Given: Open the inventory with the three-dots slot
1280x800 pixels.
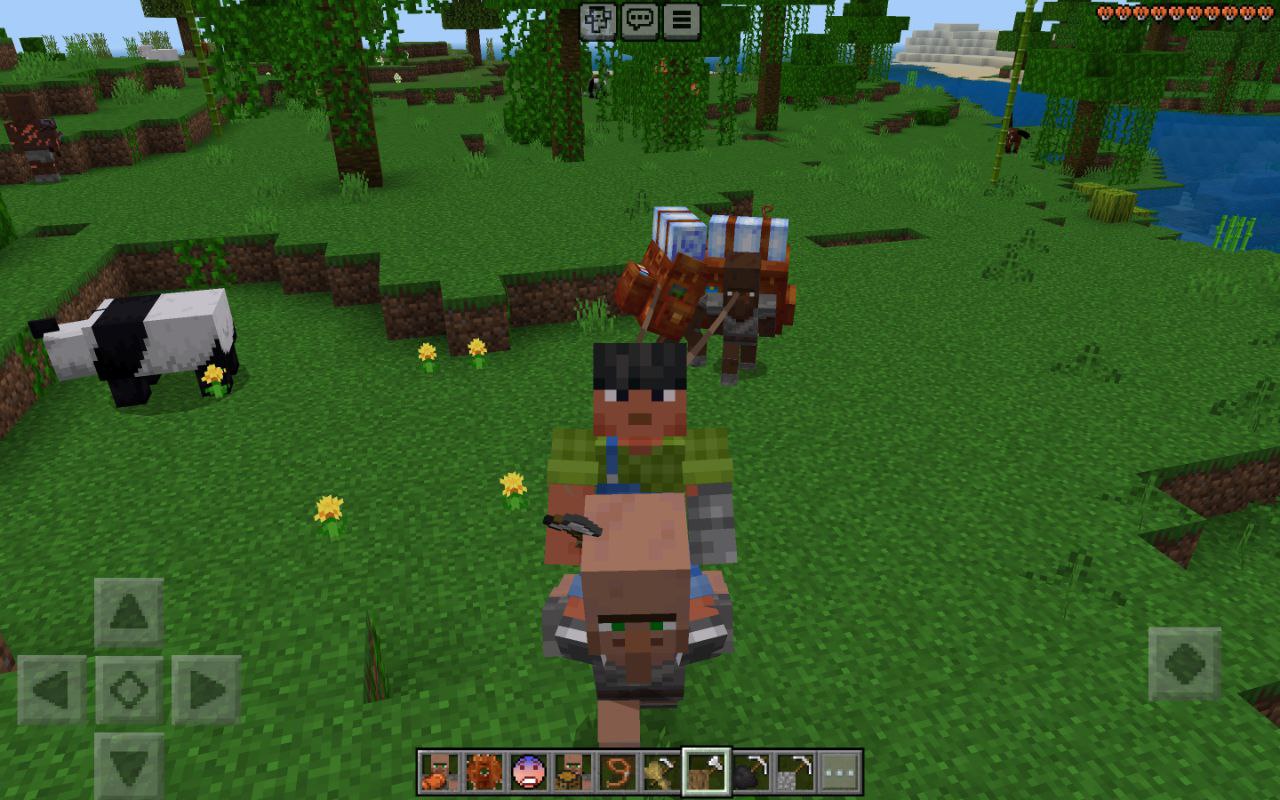Looking at the screenshot, I should (x=840, y=772).
